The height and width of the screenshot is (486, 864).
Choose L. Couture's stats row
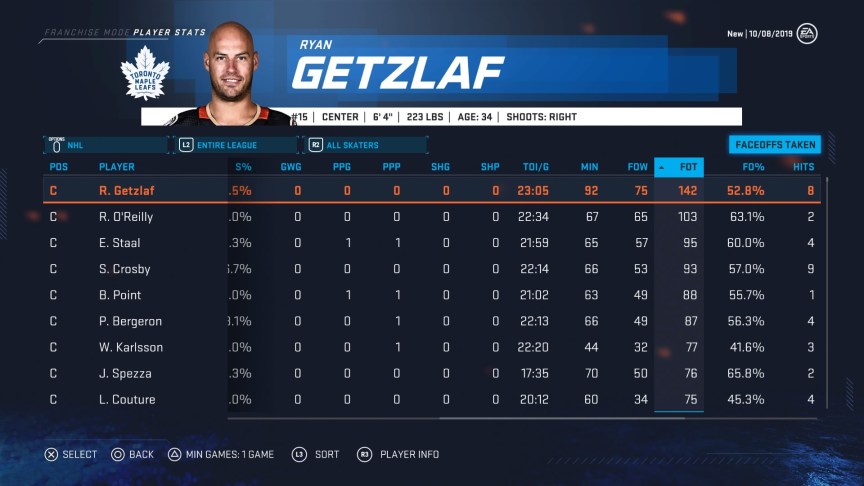[126, 399]
